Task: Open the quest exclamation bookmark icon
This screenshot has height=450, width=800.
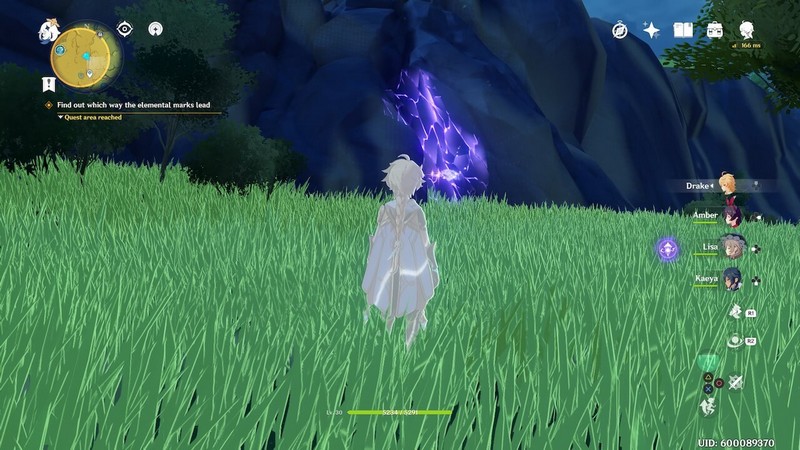Action: coord(48,83)
